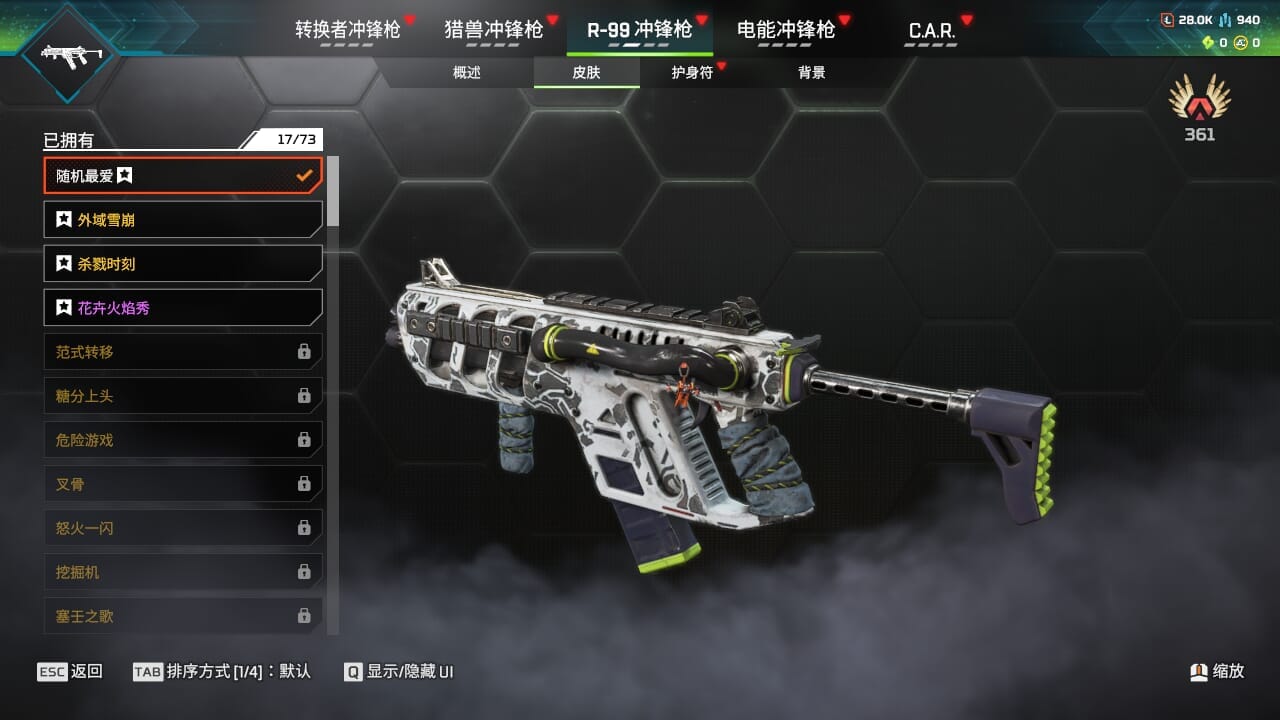
Task: Open the 护身符 charms sub-tab
Action: pos(692,72)
